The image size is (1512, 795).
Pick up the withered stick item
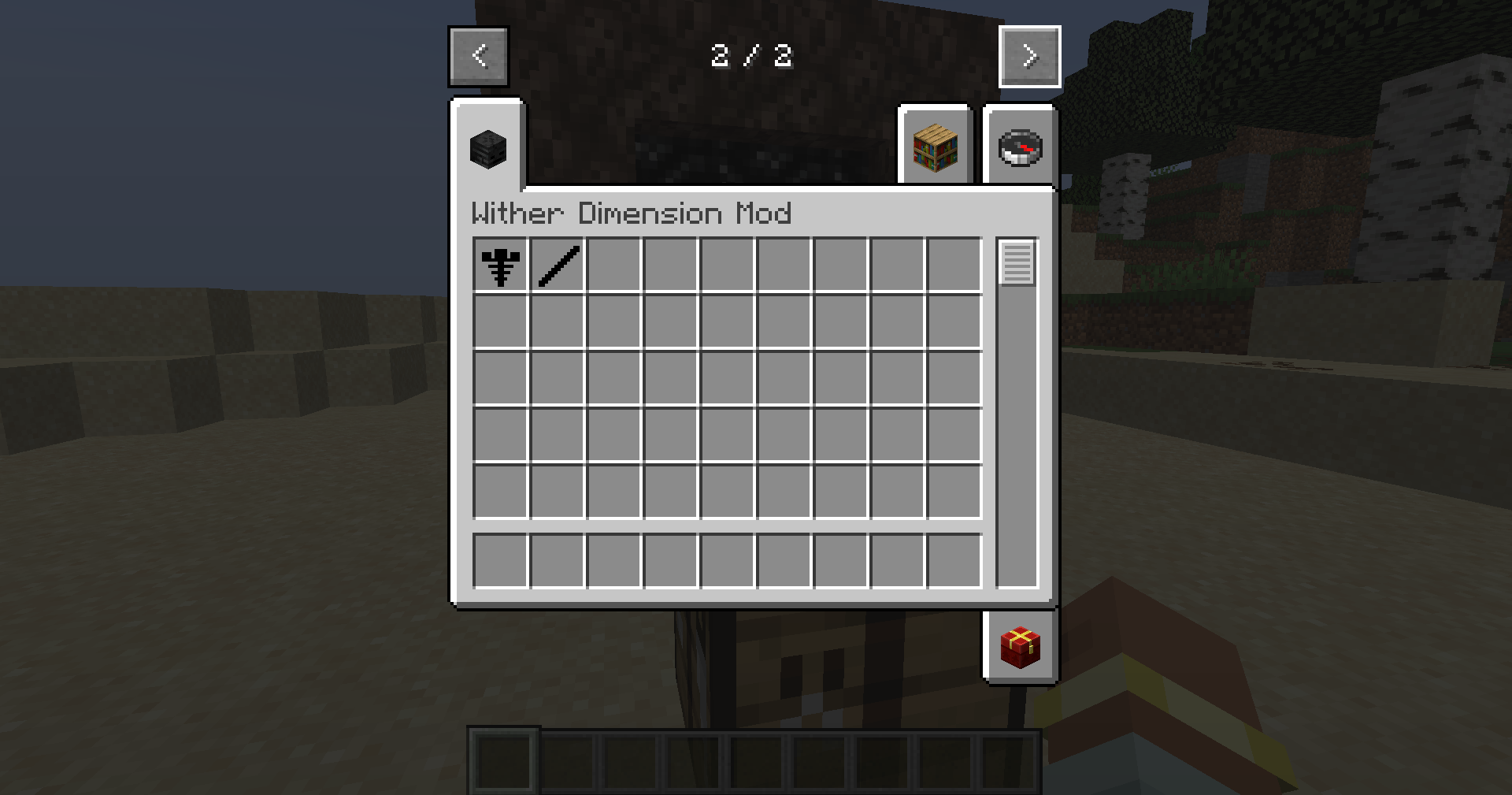tap(558, 265)
